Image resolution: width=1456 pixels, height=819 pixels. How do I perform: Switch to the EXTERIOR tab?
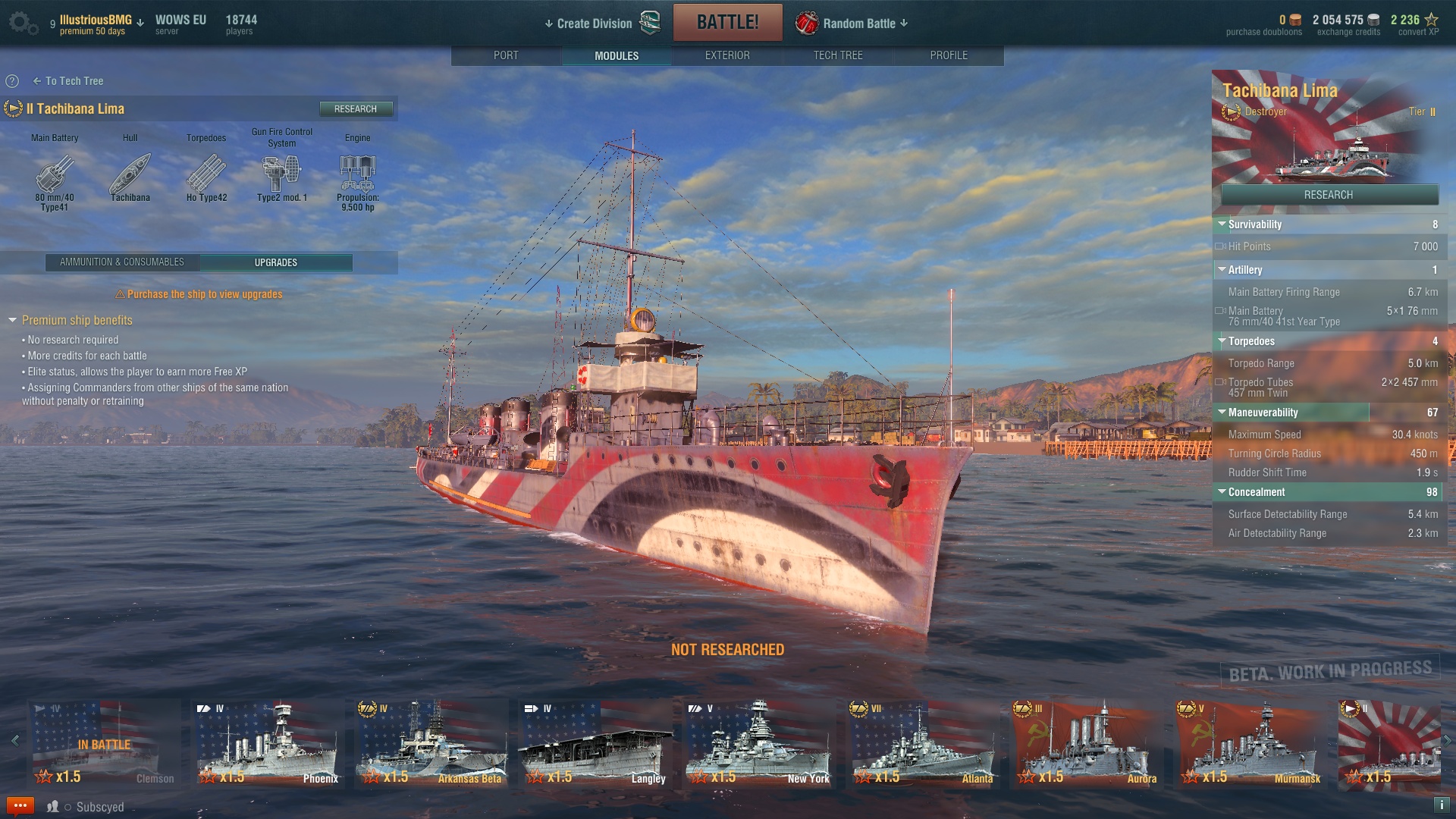(727, 55)
